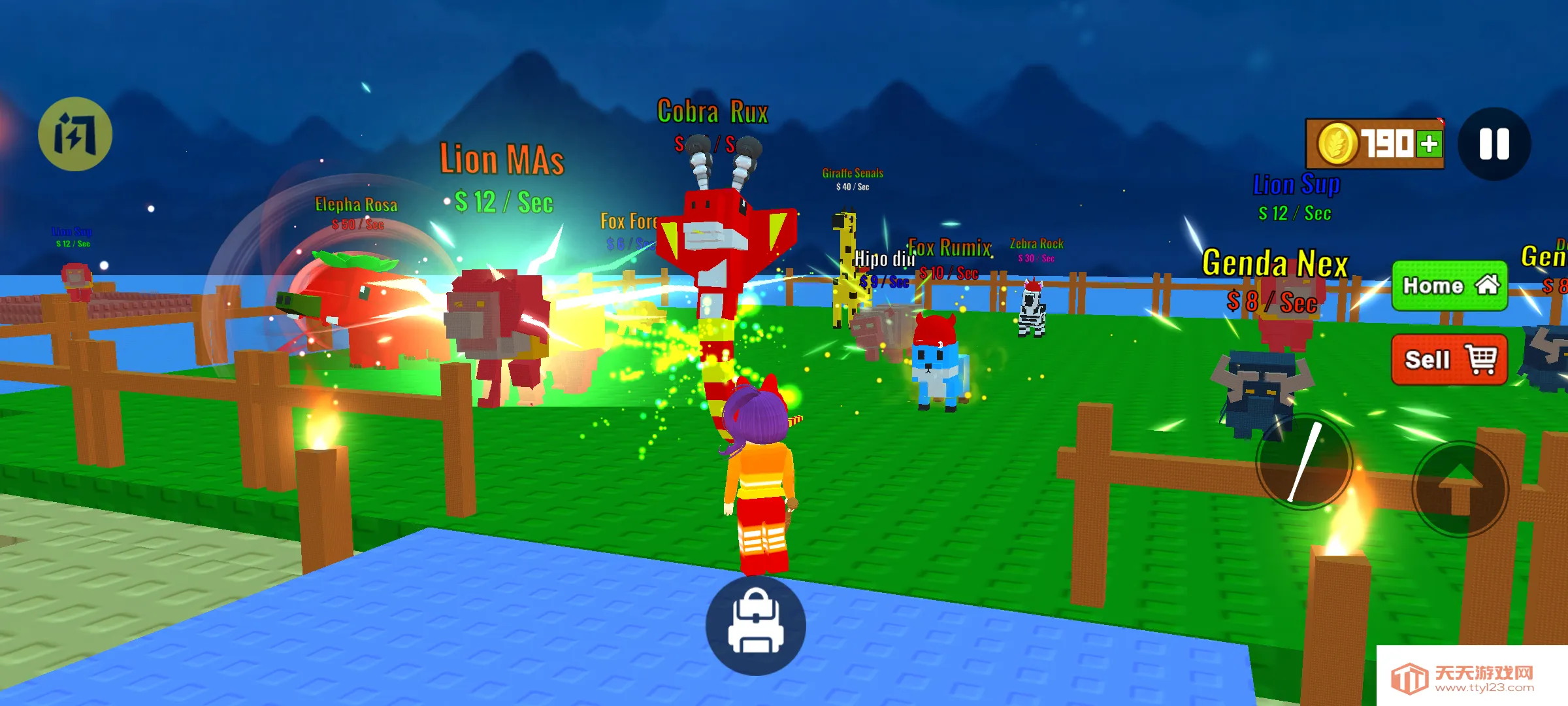Image resolution: width=1568 pixels, height=706 pixels.
Task: Tap the green plus to add coins
Action: 1429,144
